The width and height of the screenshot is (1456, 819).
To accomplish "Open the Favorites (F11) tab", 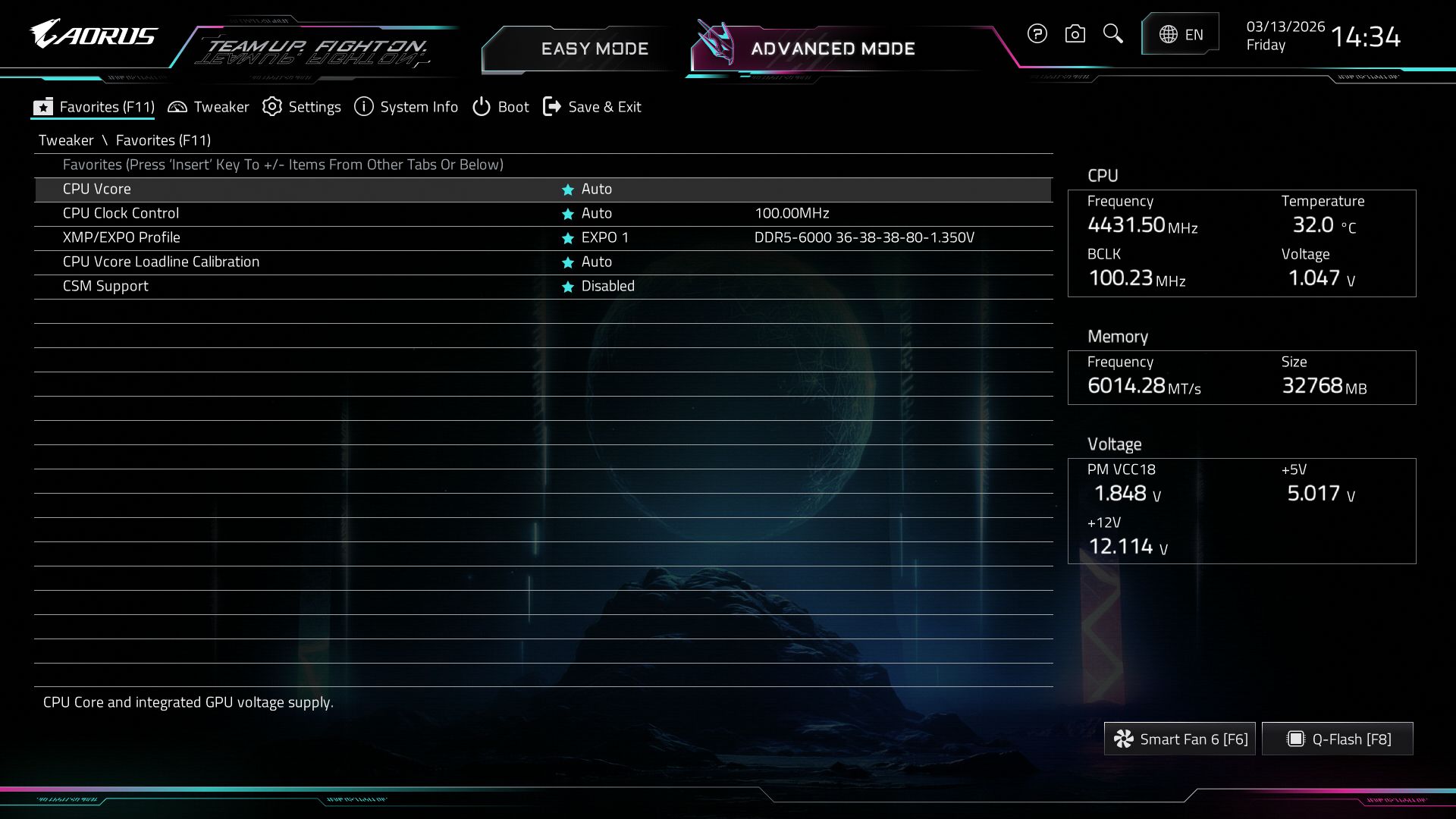I will [x=94, y=107].
